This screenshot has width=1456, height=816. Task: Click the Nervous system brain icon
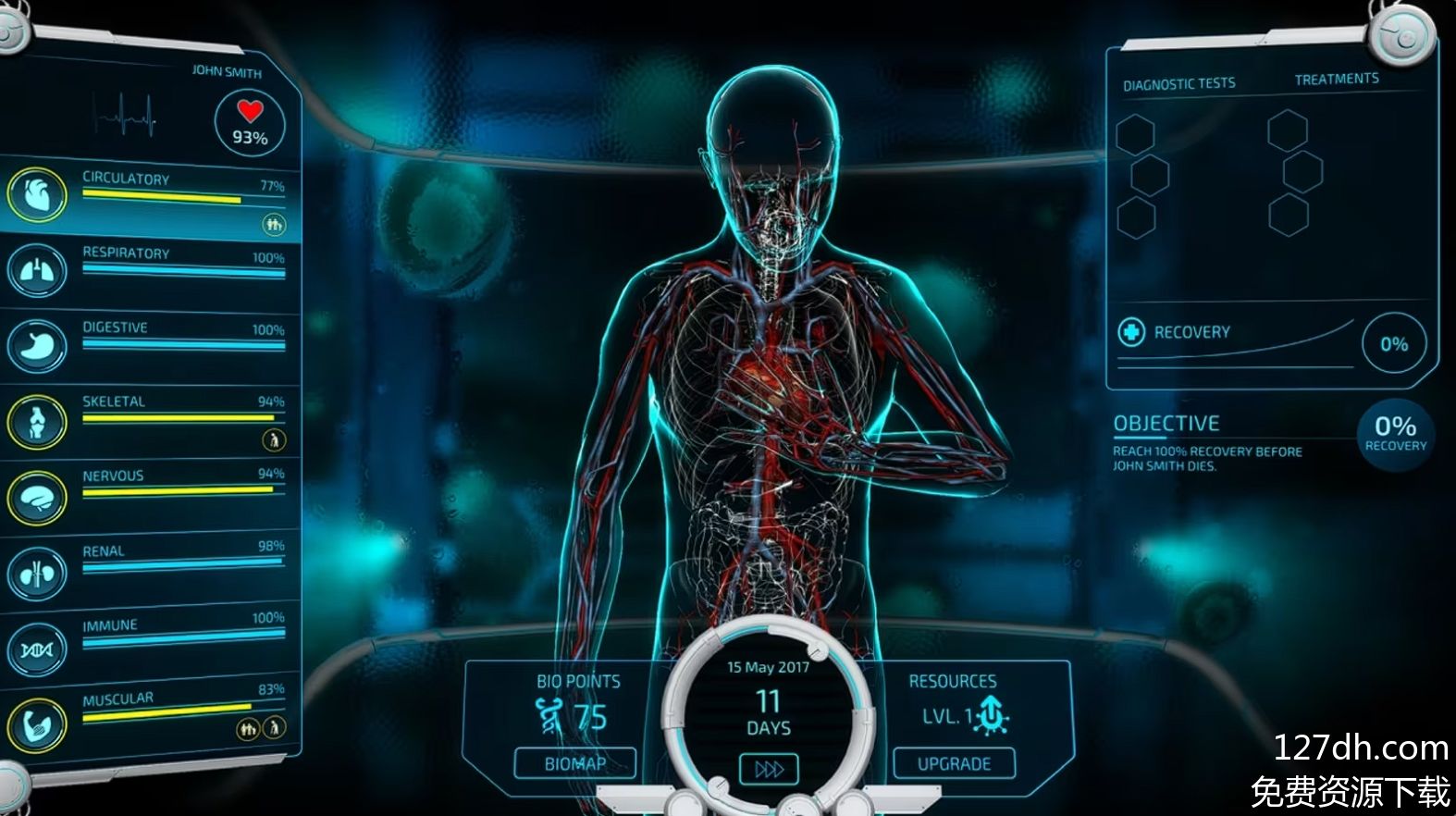click(37, 498)
